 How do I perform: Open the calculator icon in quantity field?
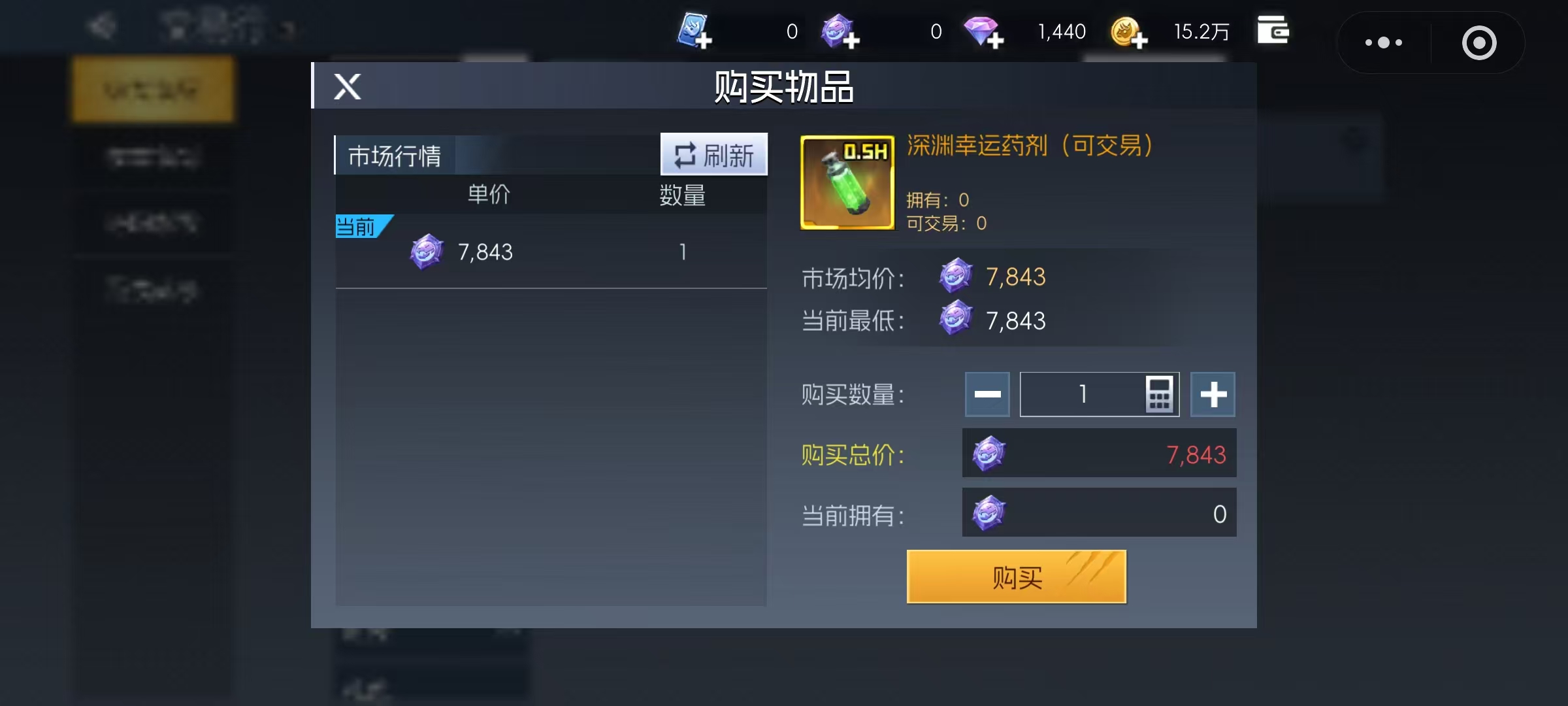click(1162, 394)
